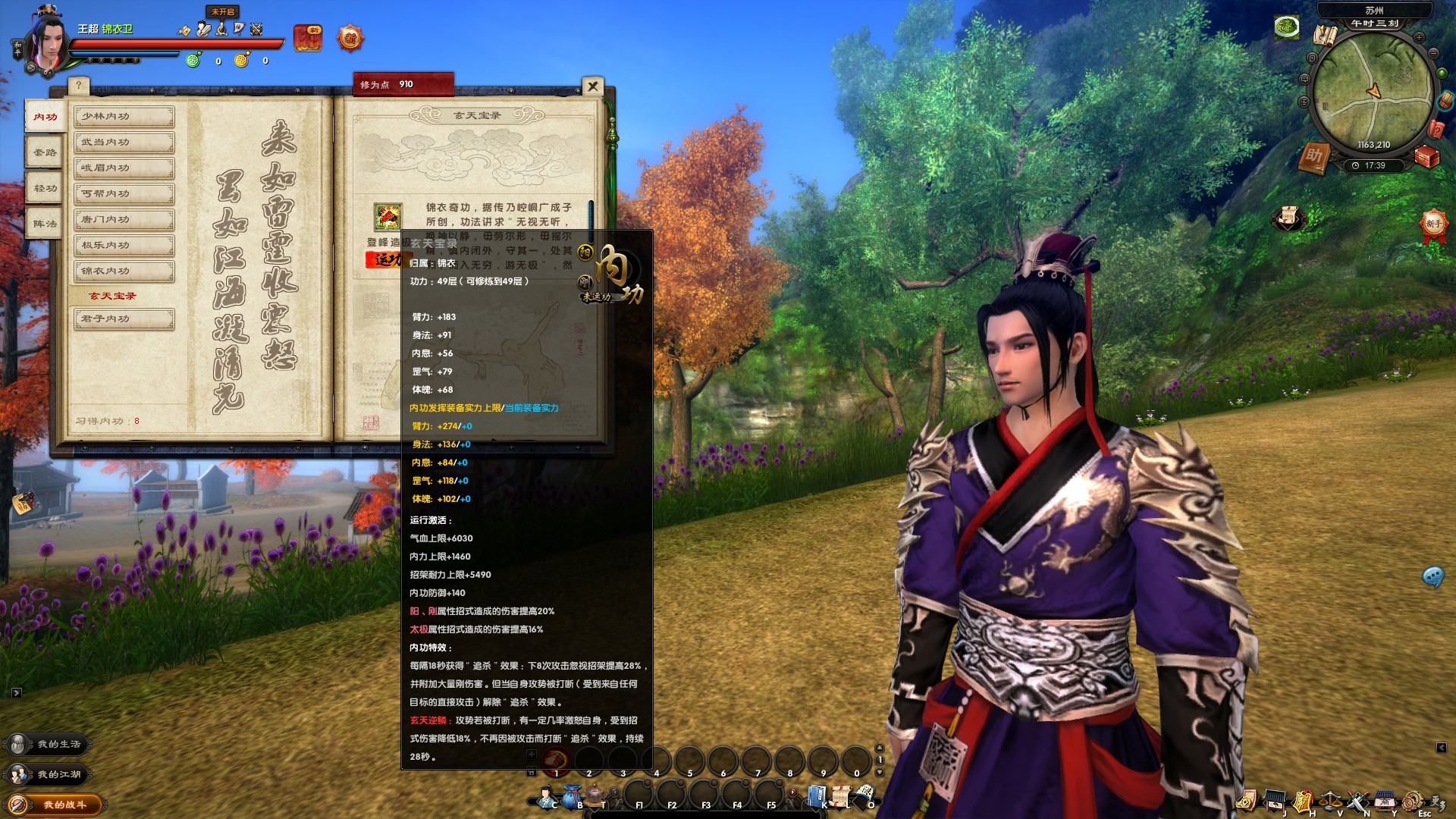Switch to the 套路 tab

pyautogui.click(x=43, y=152)
